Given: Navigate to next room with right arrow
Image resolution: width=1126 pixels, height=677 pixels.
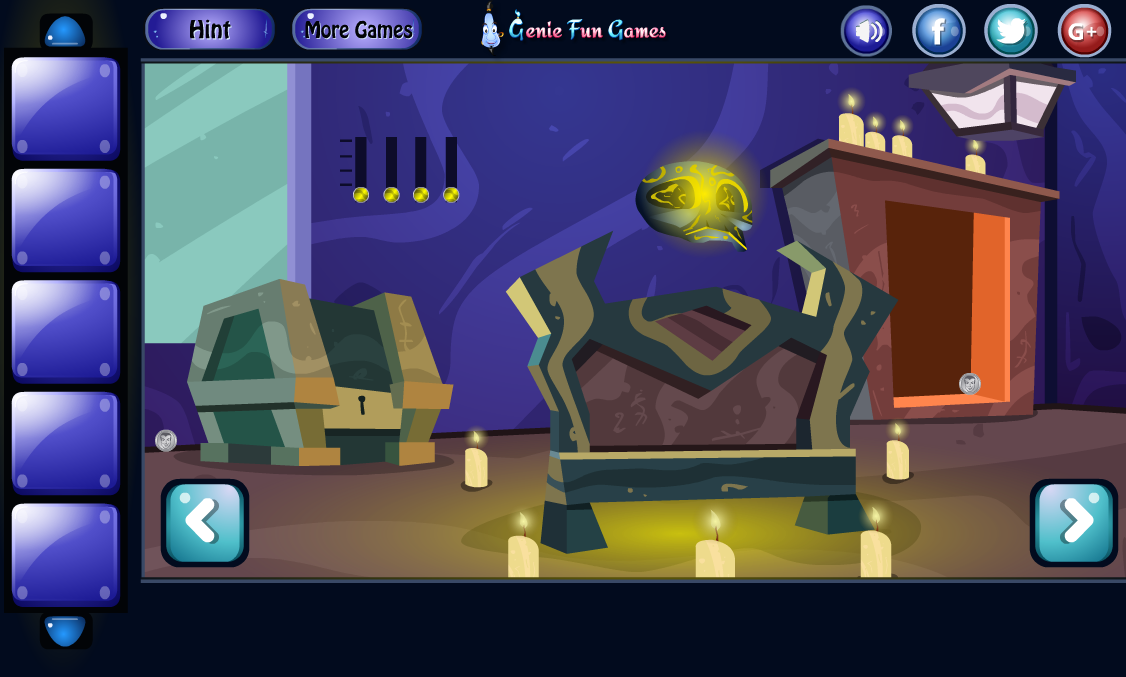Looking at the screenshot, I should [x=1073, y=523].
